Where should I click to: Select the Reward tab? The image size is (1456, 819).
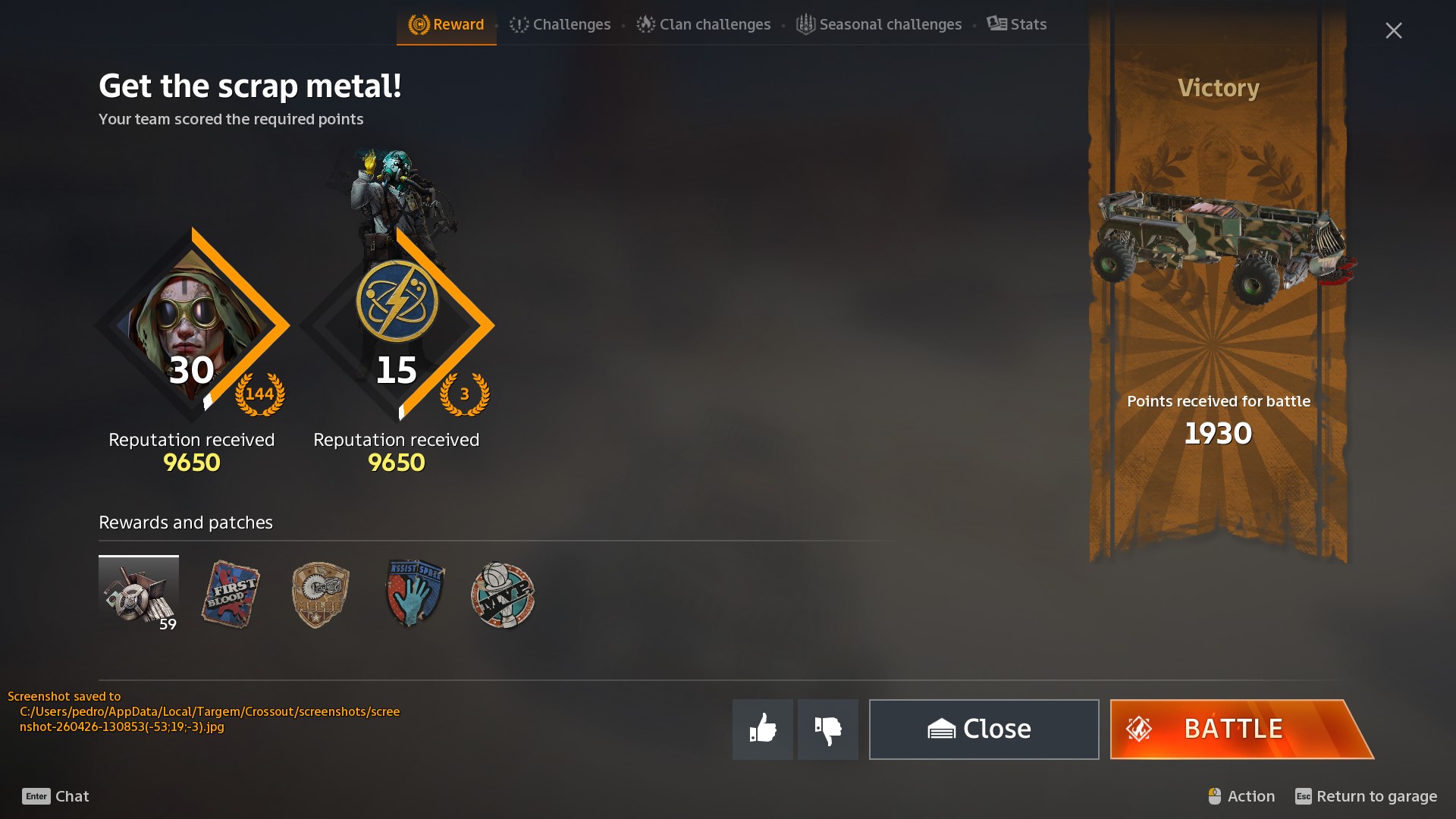tap(447, 24)
